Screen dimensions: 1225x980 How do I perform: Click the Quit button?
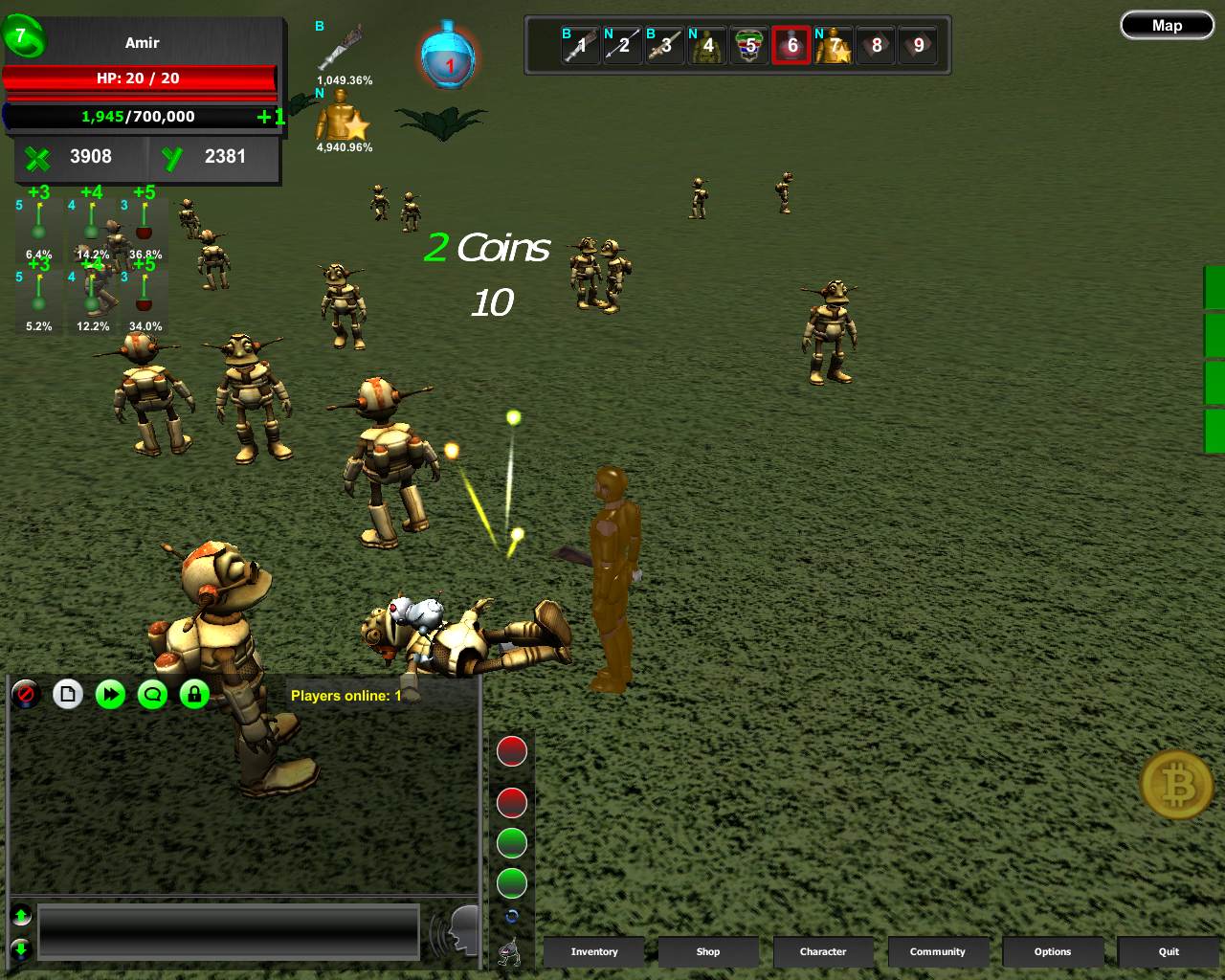[1168, 952]
